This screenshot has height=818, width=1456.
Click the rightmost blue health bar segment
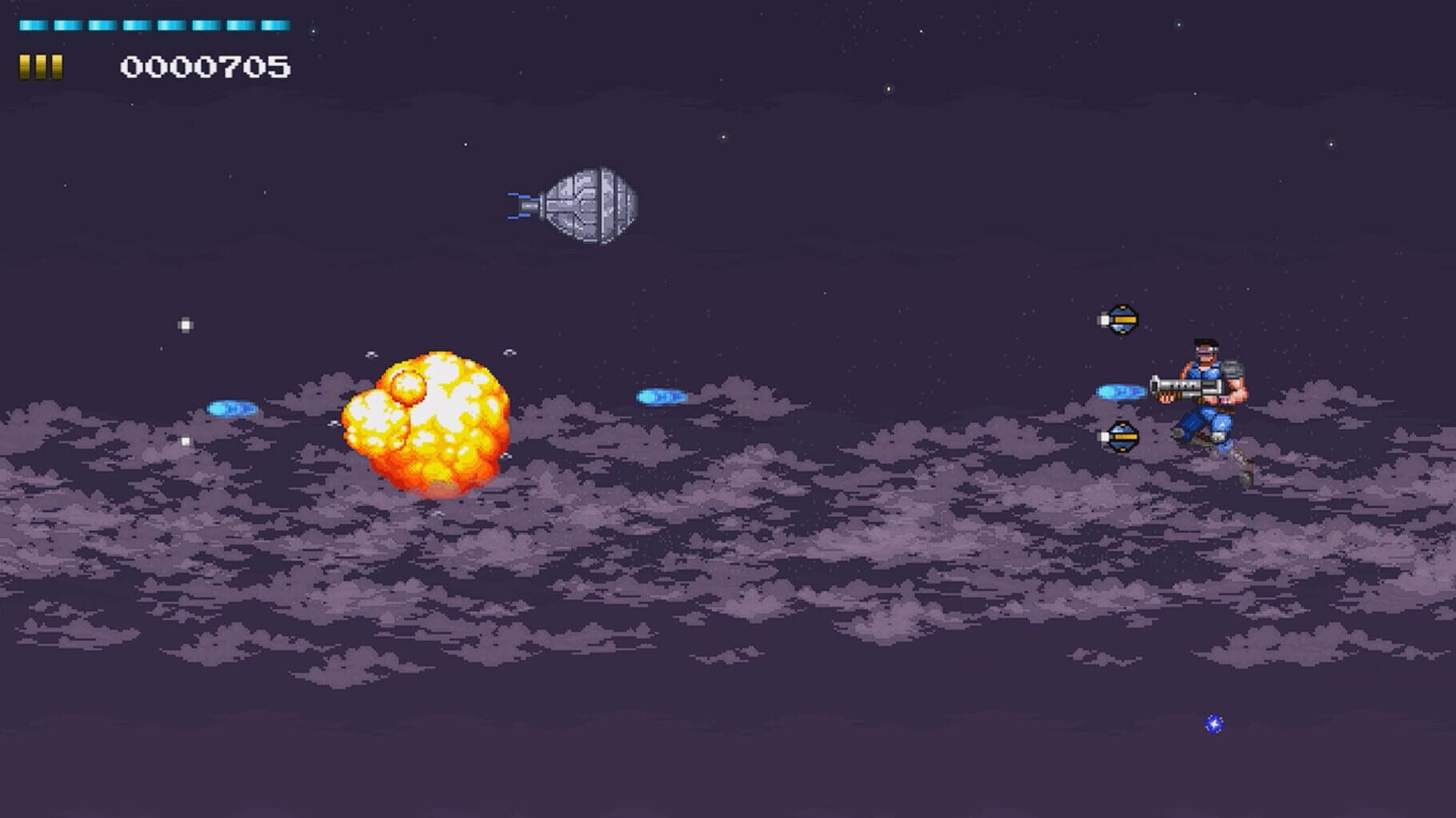coord(276,26)
